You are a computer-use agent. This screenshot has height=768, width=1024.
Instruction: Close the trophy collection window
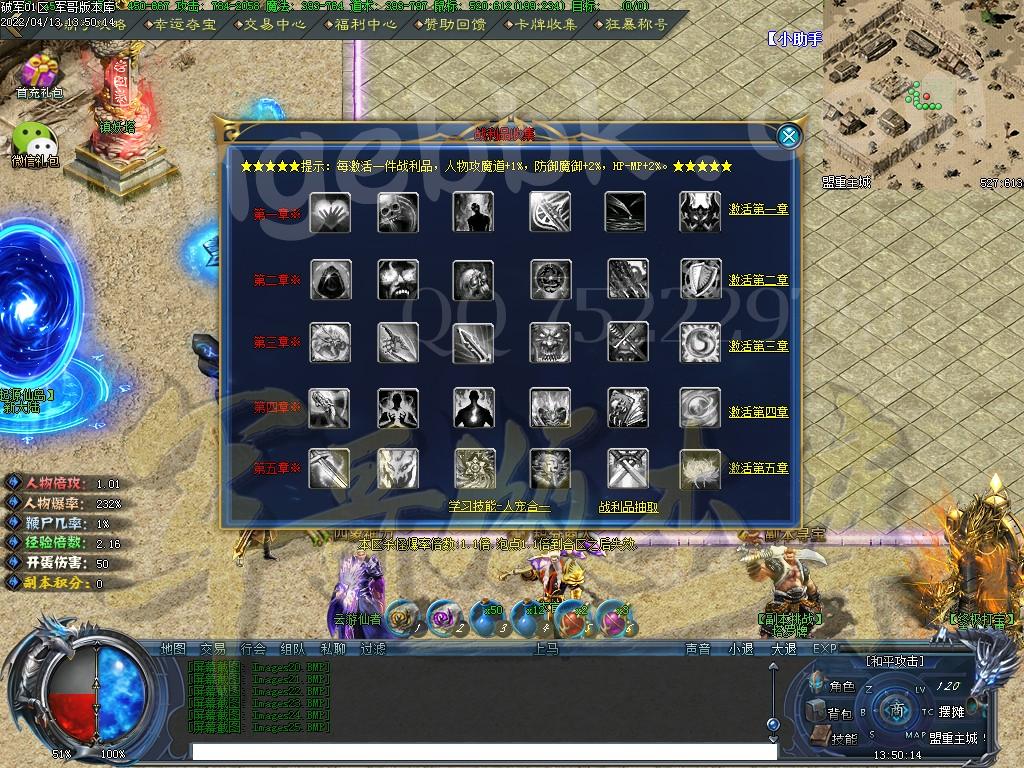(x=789, y=136)
